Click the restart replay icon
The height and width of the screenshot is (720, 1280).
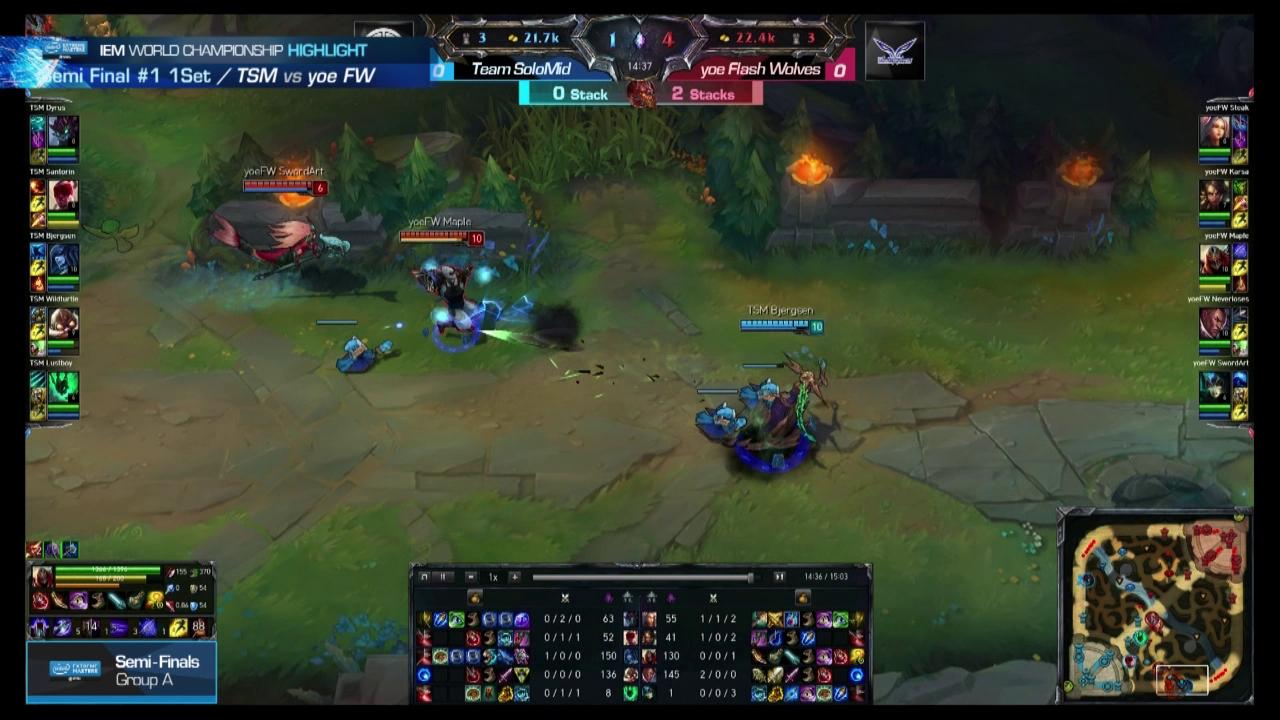pos(423,577)
